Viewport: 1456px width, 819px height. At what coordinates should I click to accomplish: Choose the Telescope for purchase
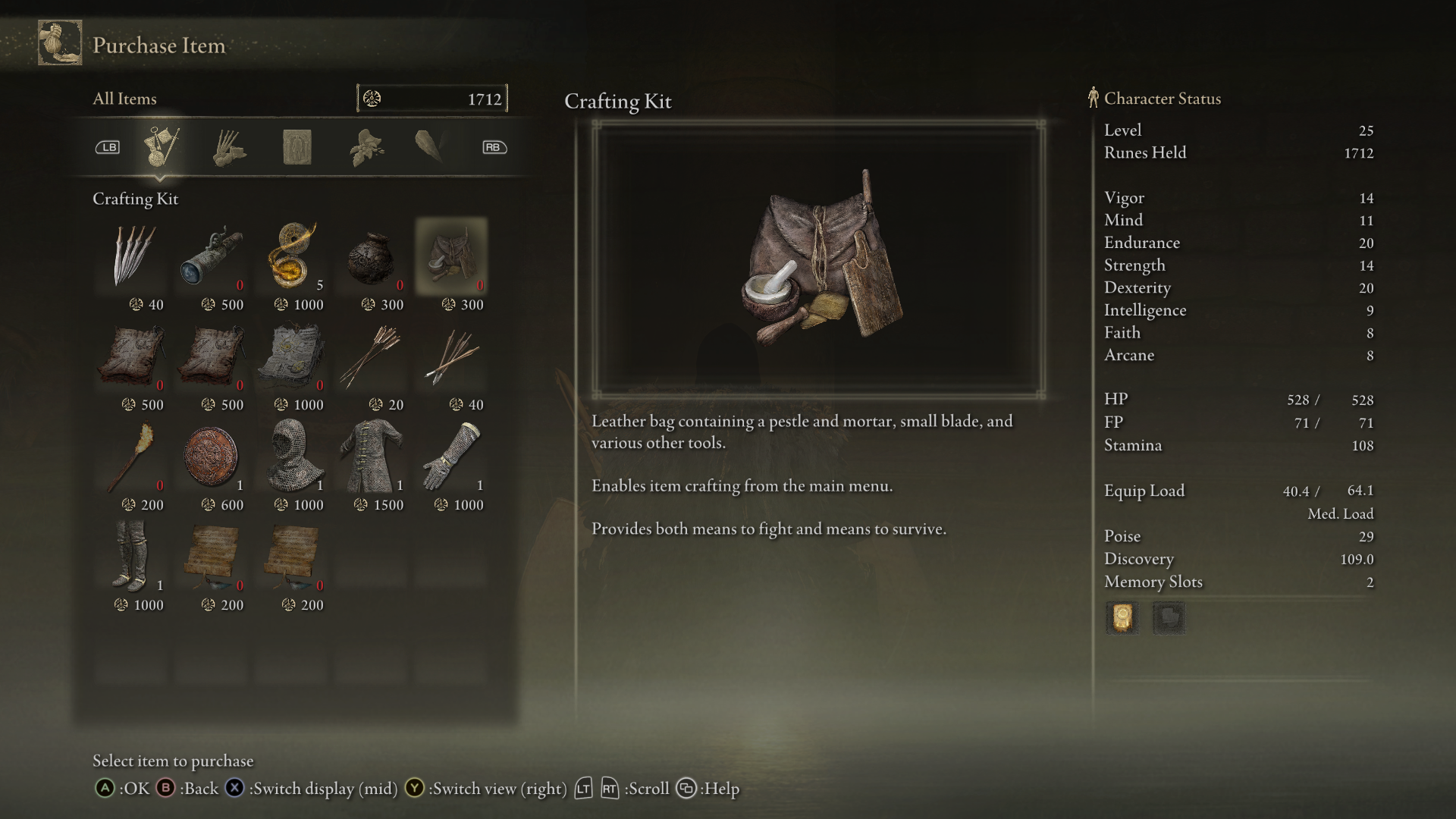(x=212, y=256)
